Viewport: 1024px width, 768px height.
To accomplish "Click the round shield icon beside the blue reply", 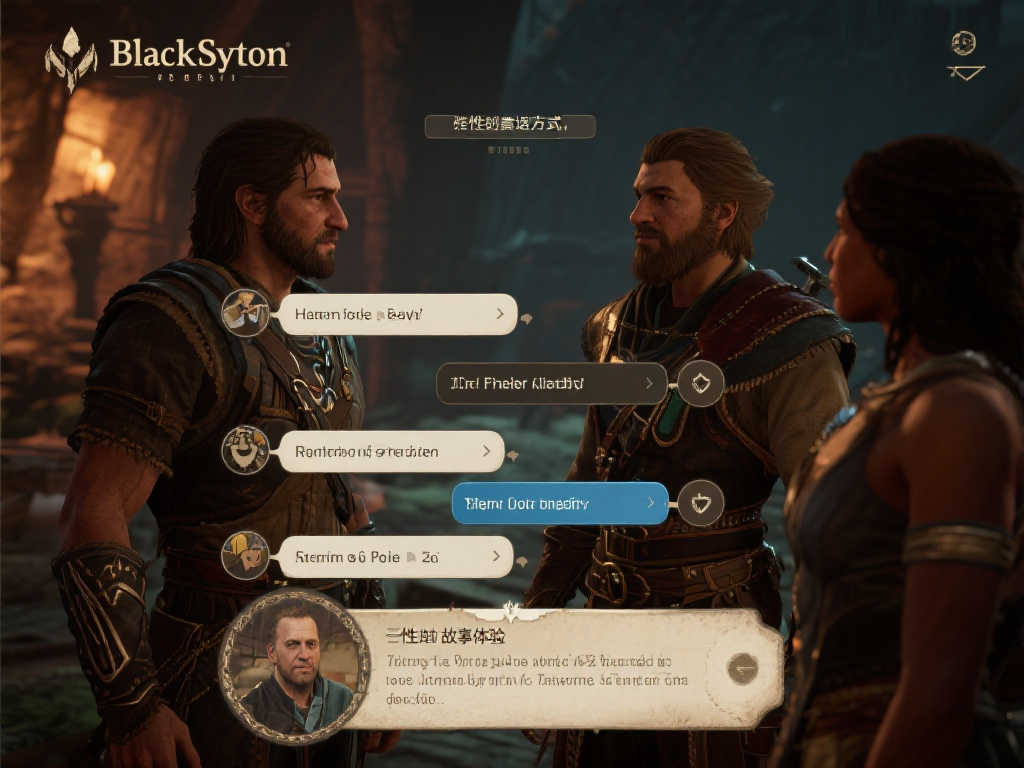I will pyautogui.click(x=701, y=503).
